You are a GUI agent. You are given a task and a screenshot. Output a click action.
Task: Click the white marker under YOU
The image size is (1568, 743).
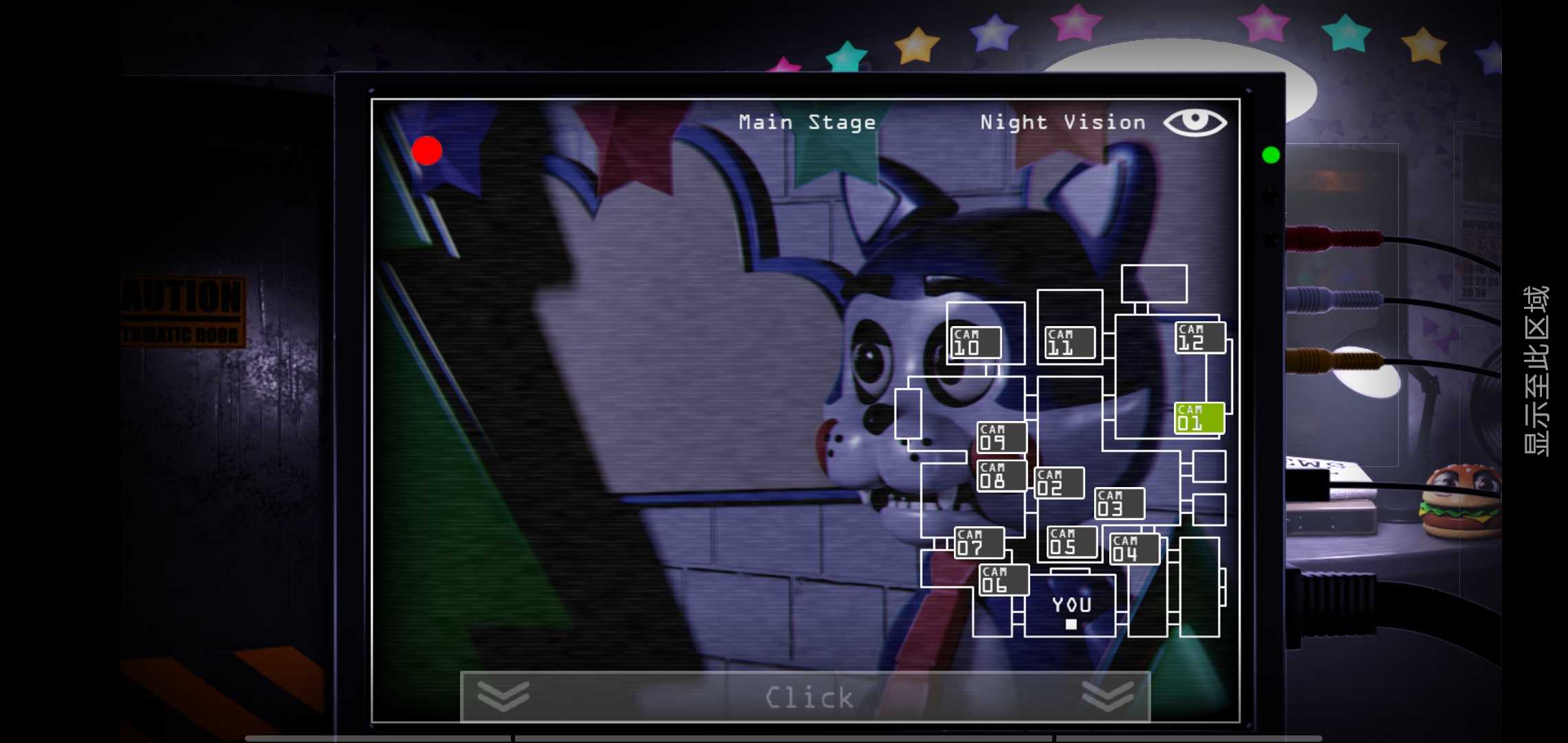[1071, 624]
